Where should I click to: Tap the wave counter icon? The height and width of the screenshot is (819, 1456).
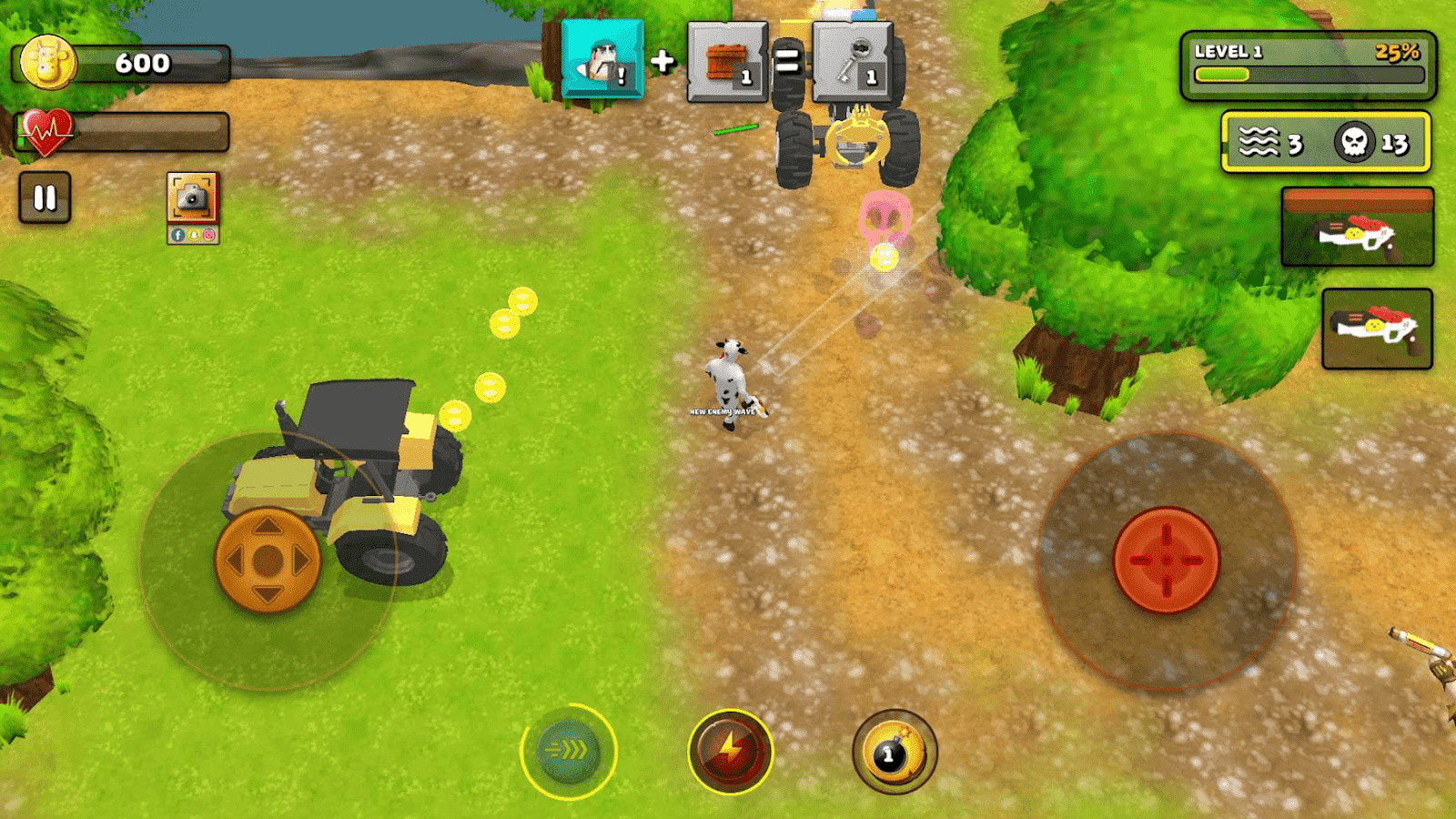[1259, 141]
